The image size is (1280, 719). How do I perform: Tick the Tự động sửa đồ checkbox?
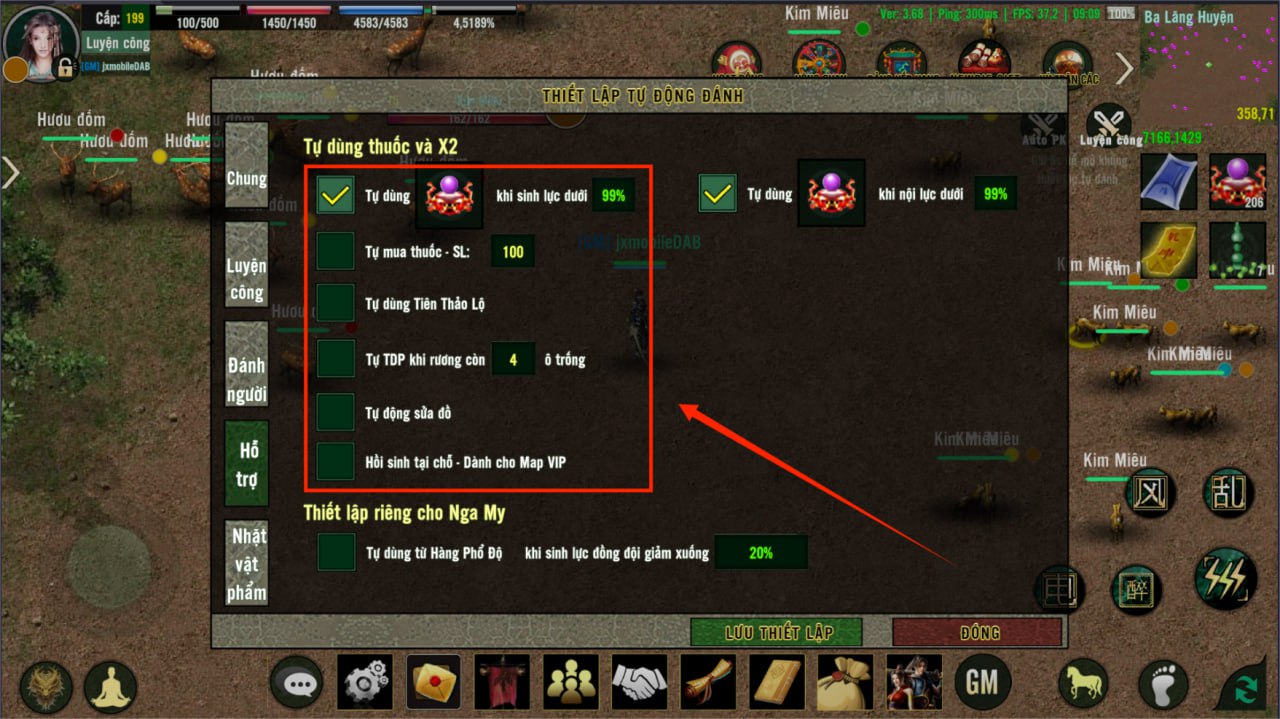coord(335,412)
